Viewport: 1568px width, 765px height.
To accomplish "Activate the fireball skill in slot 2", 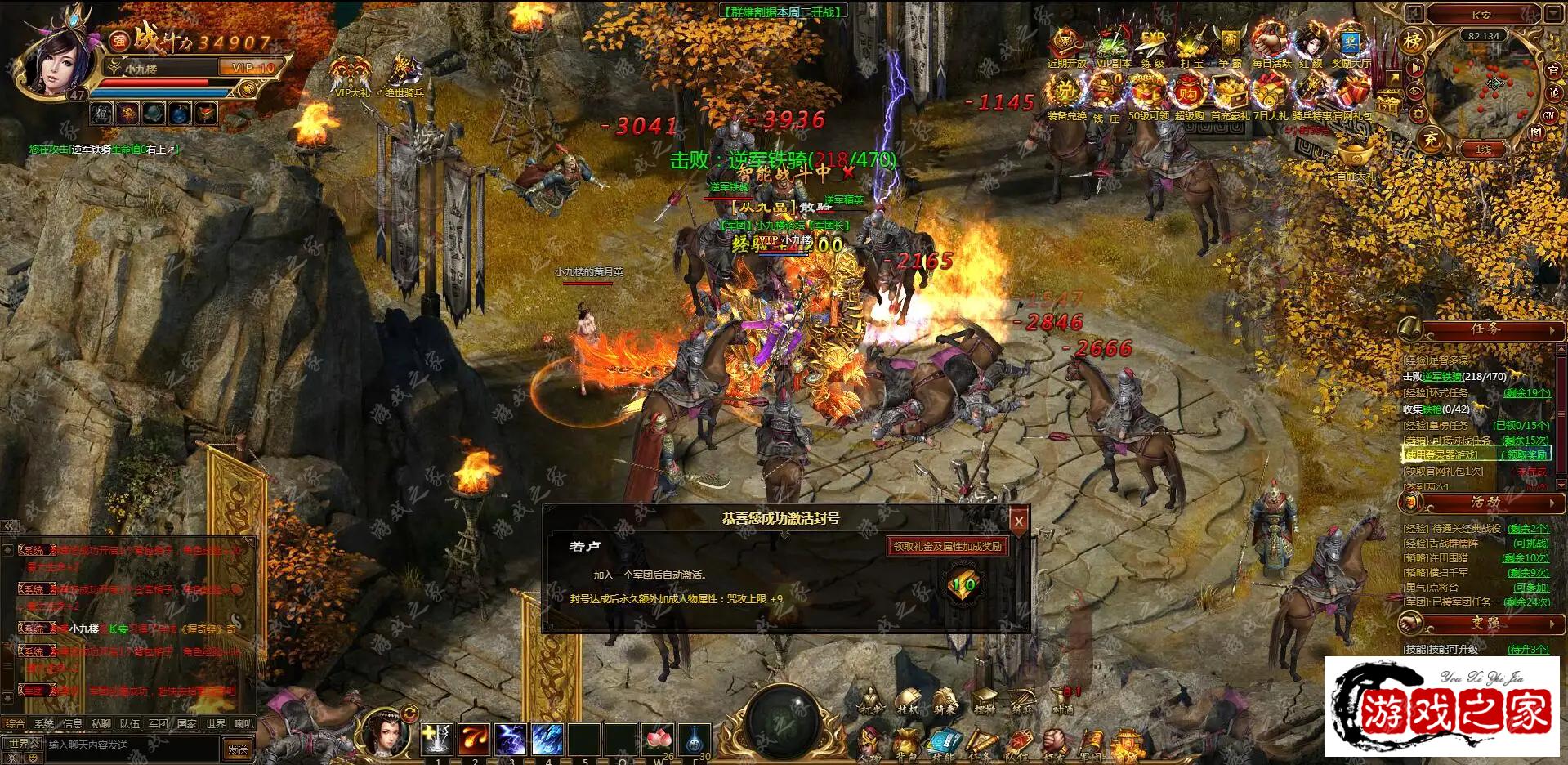I will pyautogui.click(x=474, y=739).
